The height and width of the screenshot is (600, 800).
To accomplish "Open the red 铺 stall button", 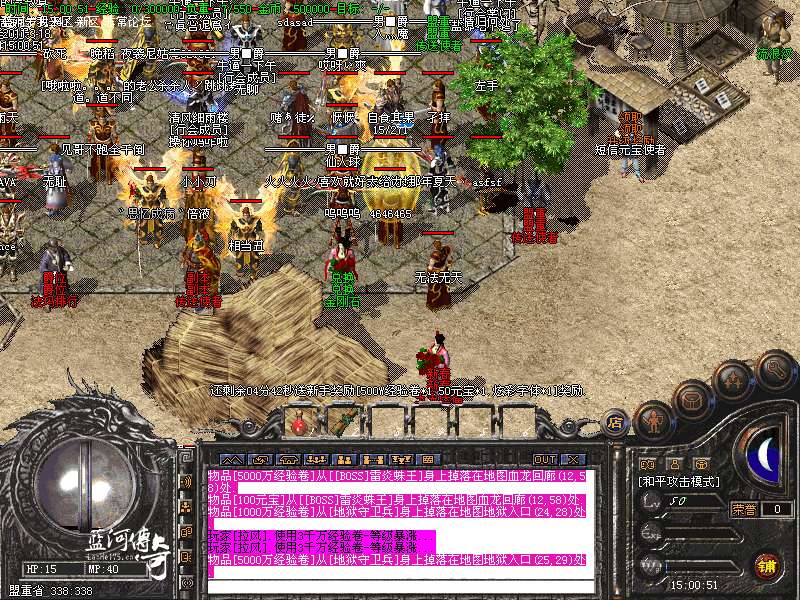I will (768, 565).
